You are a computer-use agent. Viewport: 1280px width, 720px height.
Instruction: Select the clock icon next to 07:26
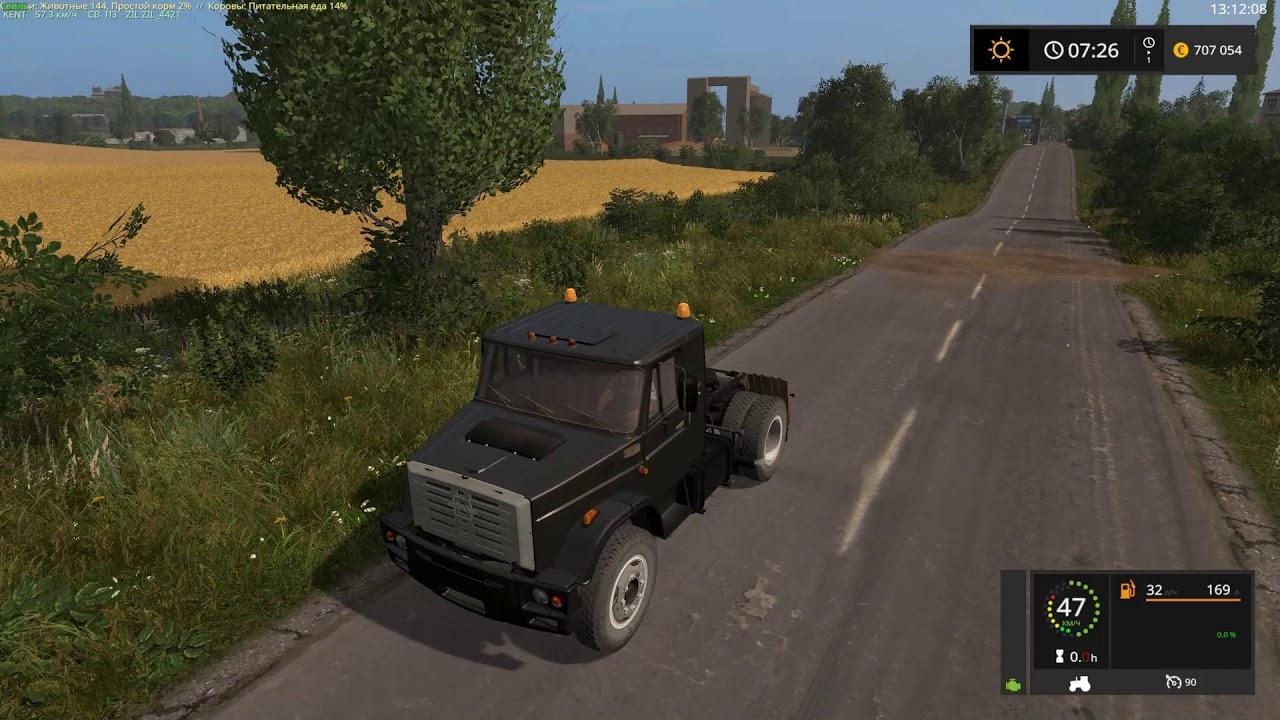click(1055, 48)
